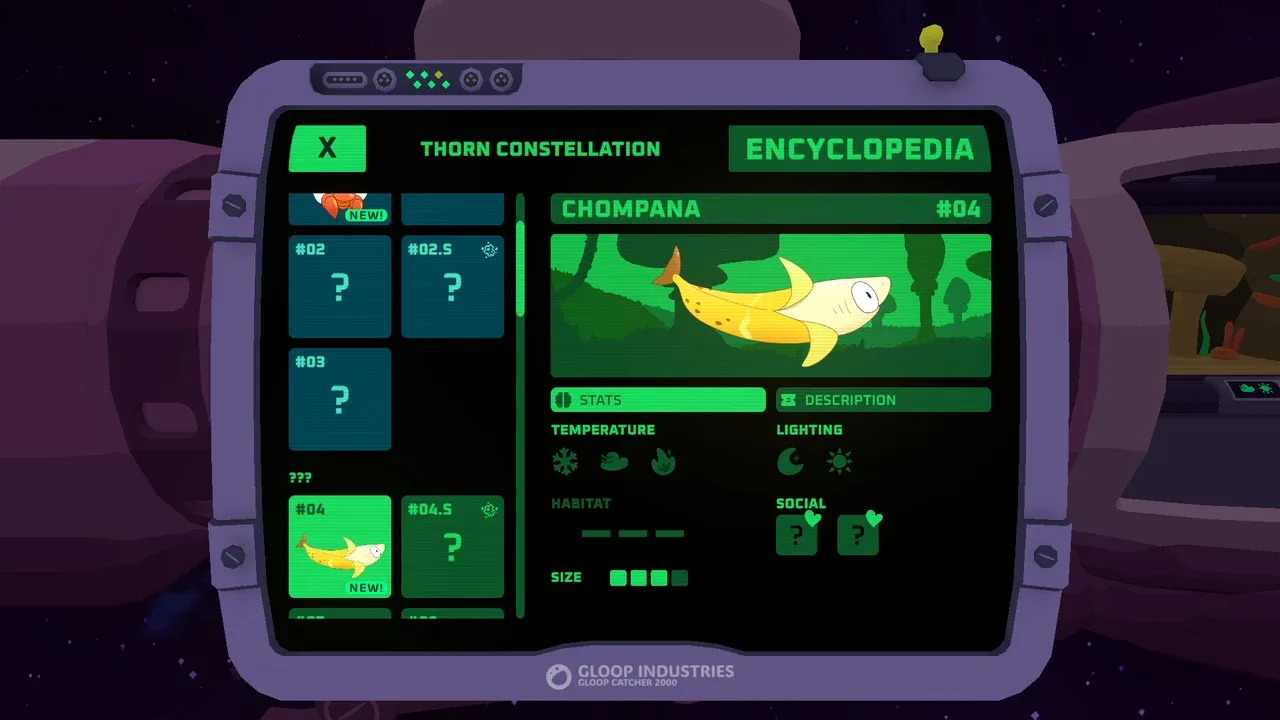The width and height of the screenshot is (1280, 720).
Task: Select the #02.S unknown entry
Action: click(452, 287)
